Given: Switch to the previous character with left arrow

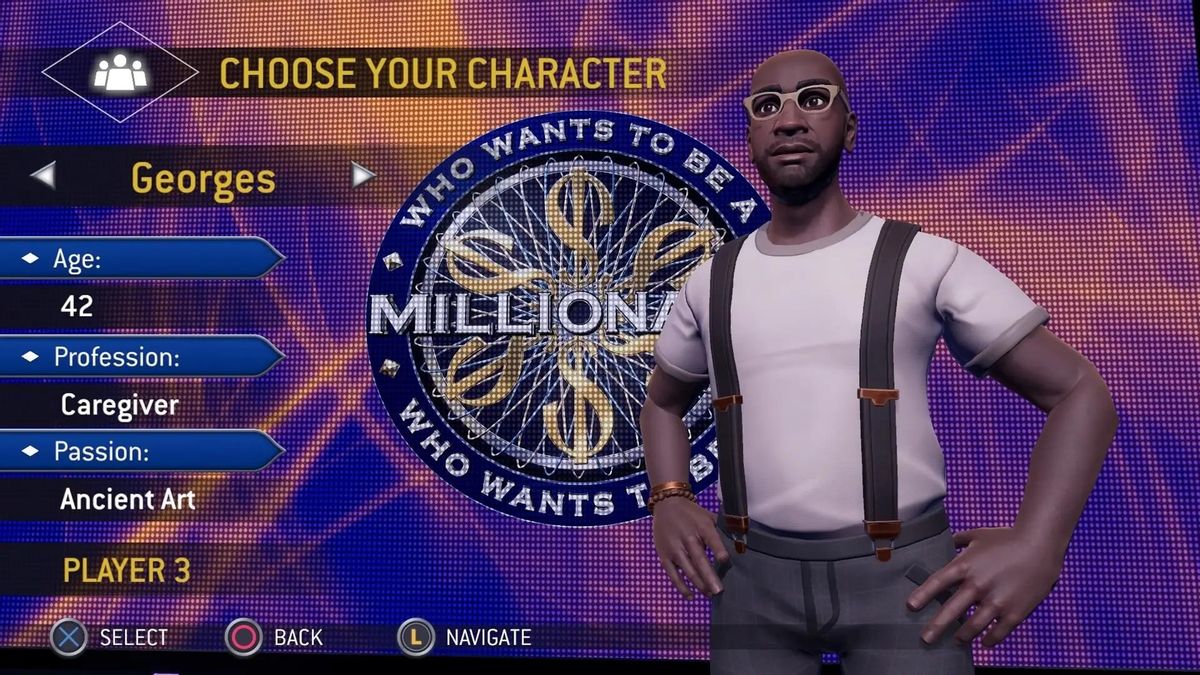Looking at the screenshot, I should (43, 176).
